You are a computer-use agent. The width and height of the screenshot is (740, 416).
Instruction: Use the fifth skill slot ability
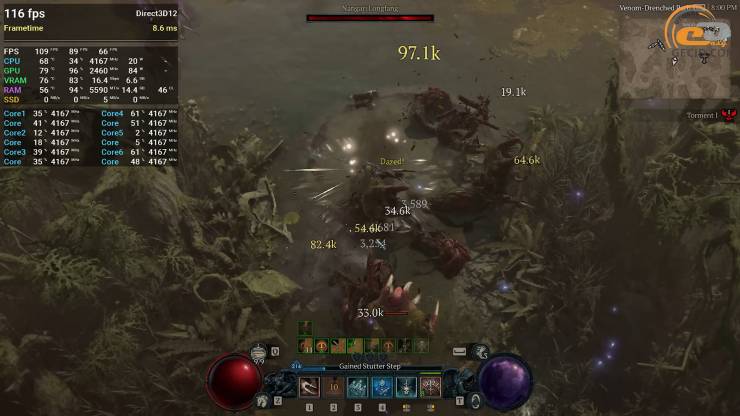406,387
